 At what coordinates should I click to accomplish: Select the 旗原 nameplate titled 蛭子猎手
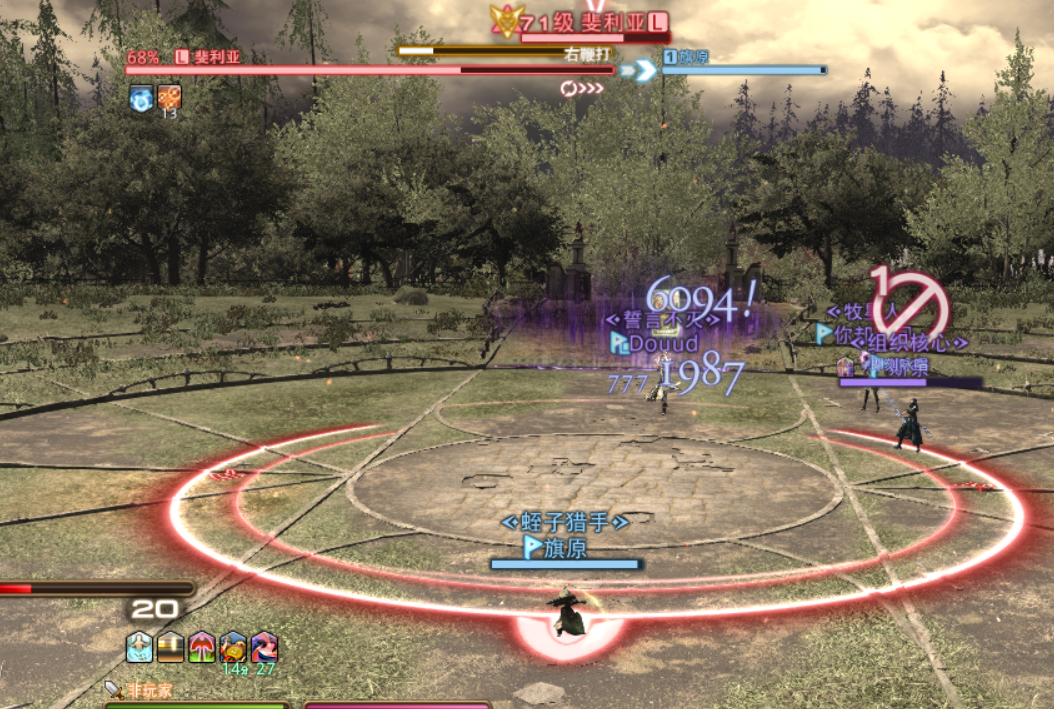click(565, 547)
